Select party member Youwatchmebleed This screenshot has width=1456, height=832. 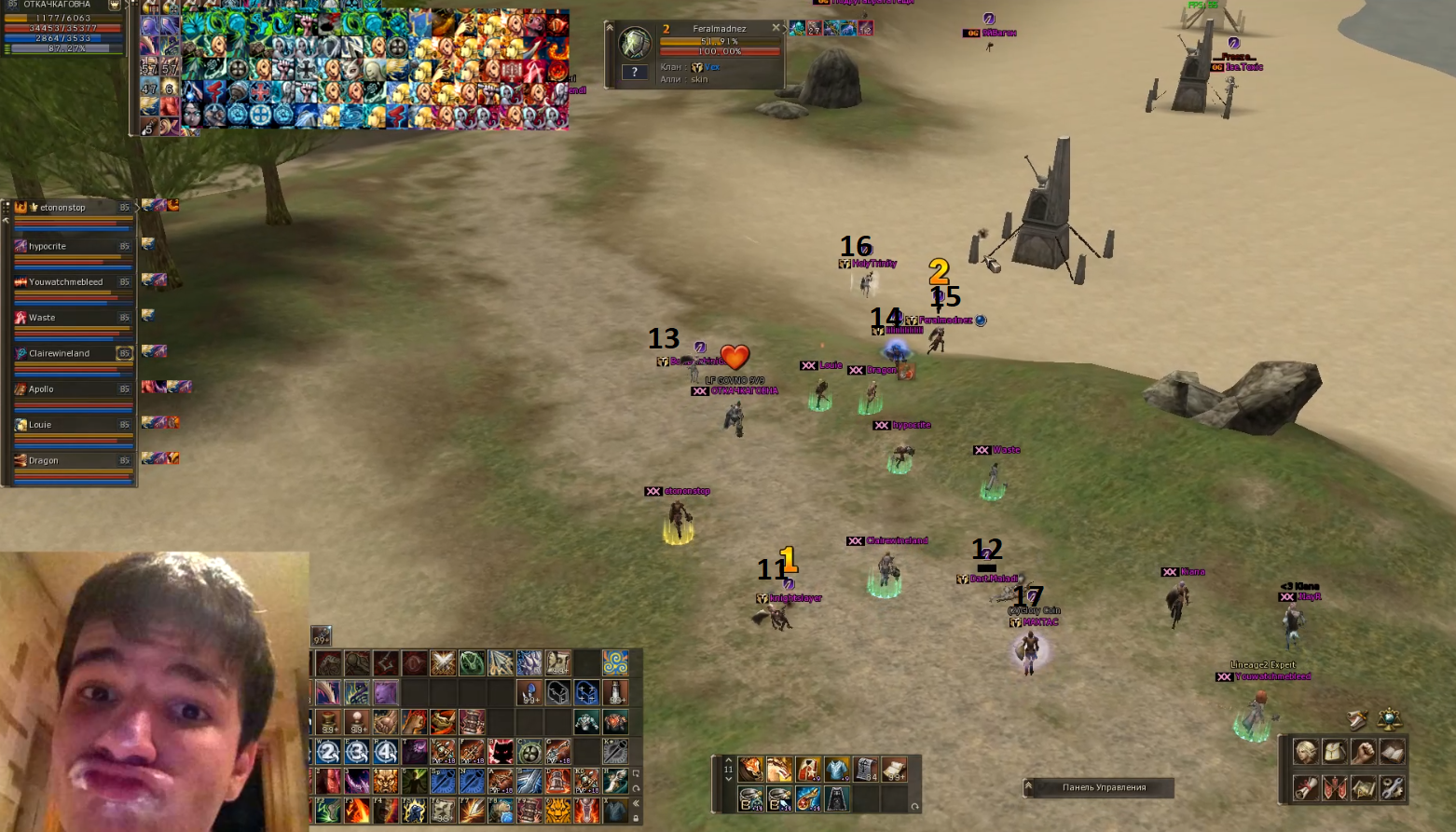(71, 282)
